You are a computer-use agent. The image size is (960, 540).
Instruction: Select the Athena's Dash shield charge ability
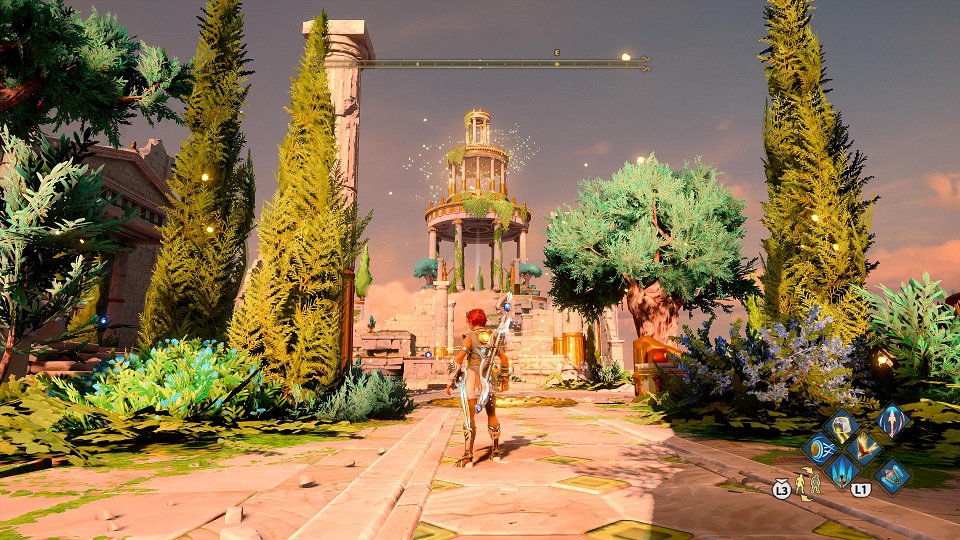coord(822,448)
